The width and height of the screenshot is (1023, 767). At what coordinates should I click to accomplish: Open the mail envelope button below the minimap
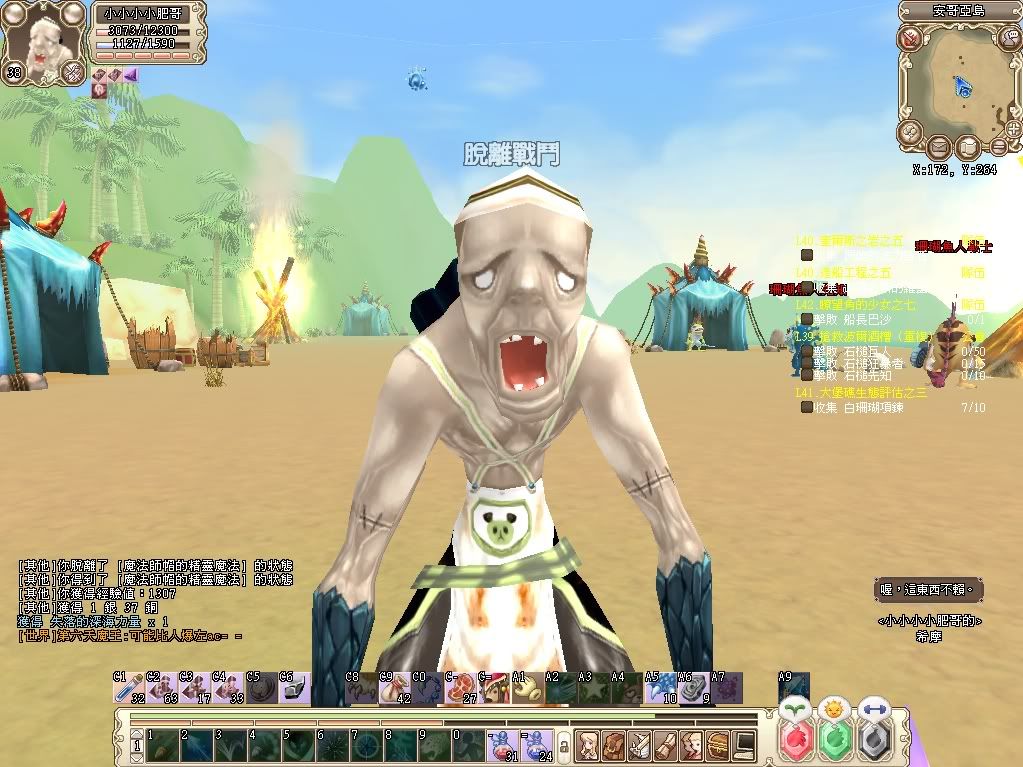click(939, 149)
